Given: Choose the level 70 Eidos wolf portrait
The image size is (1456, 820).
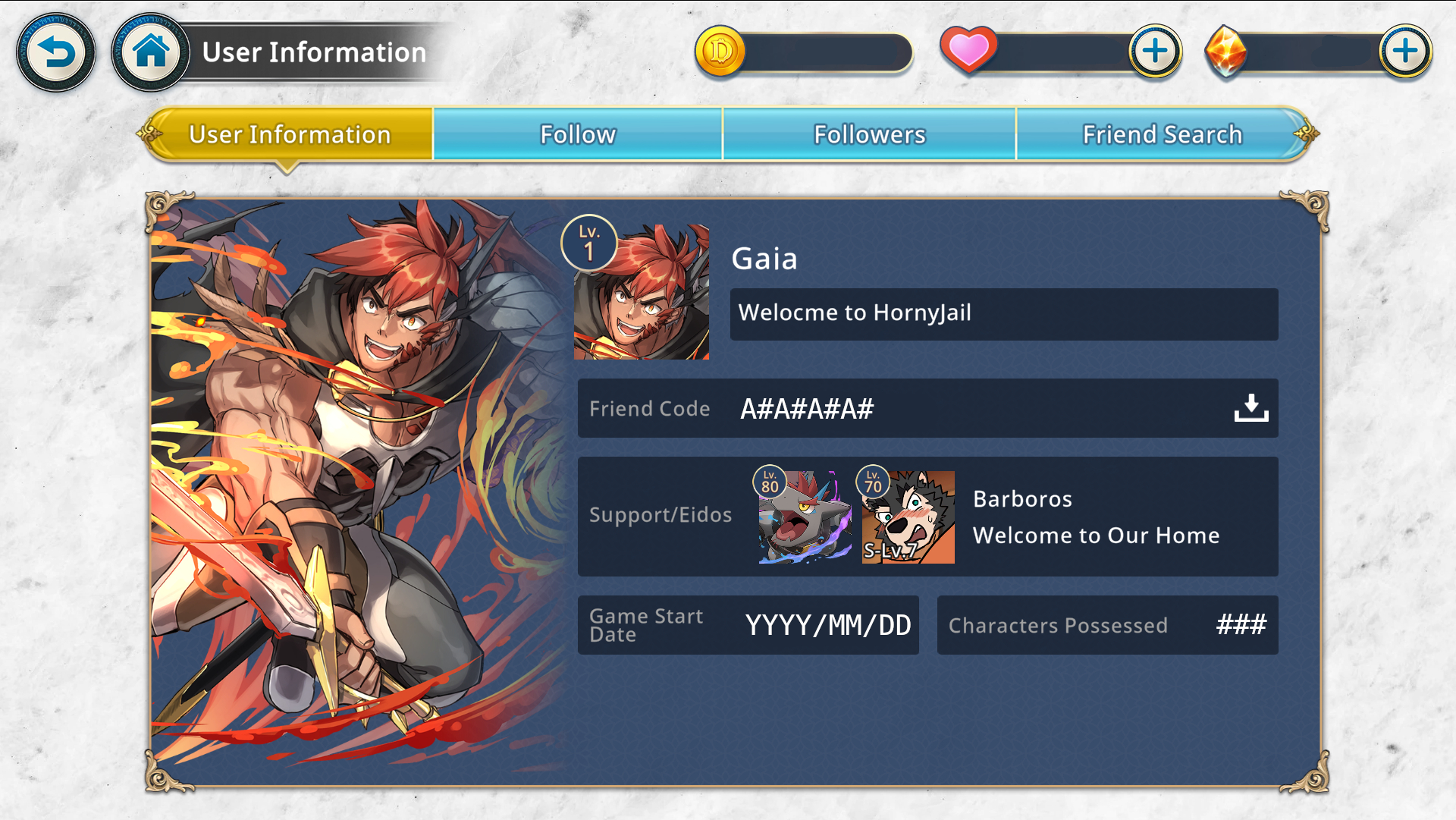Looking at the screenshot, I should point(908,517).
